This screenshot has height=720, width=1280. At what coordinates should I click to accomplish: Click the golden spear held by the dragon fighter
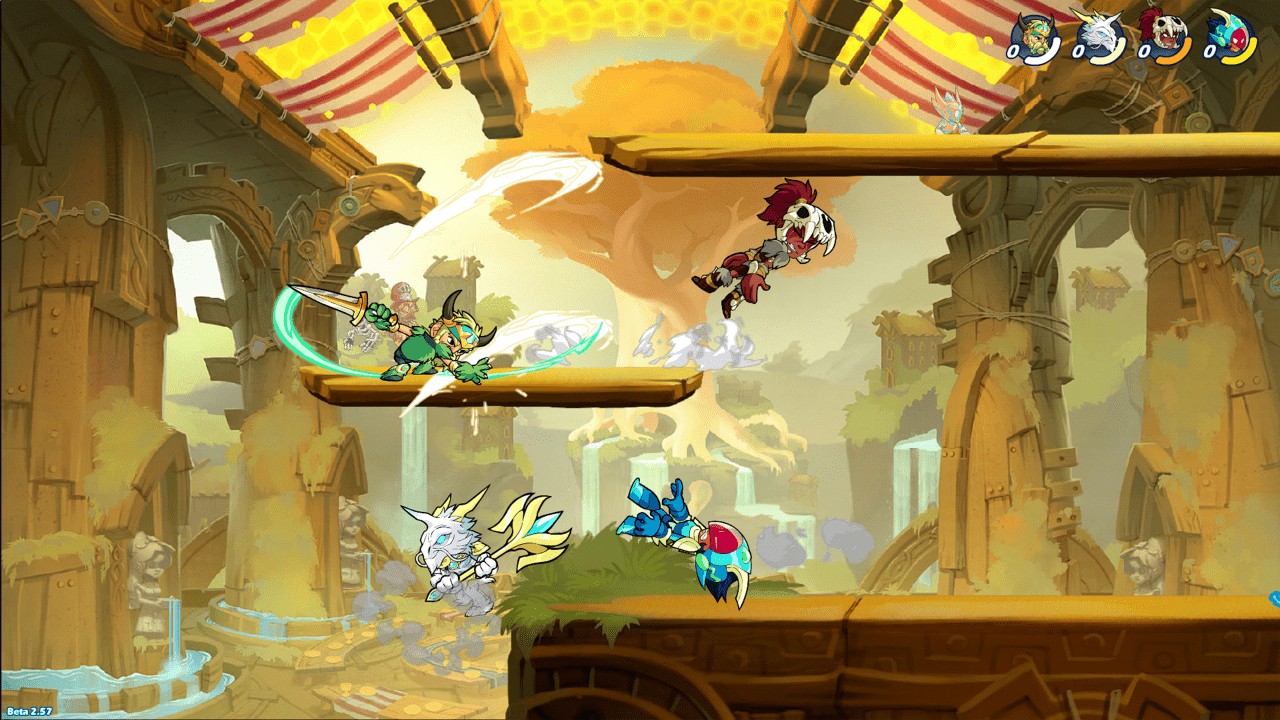pos(532,525)
